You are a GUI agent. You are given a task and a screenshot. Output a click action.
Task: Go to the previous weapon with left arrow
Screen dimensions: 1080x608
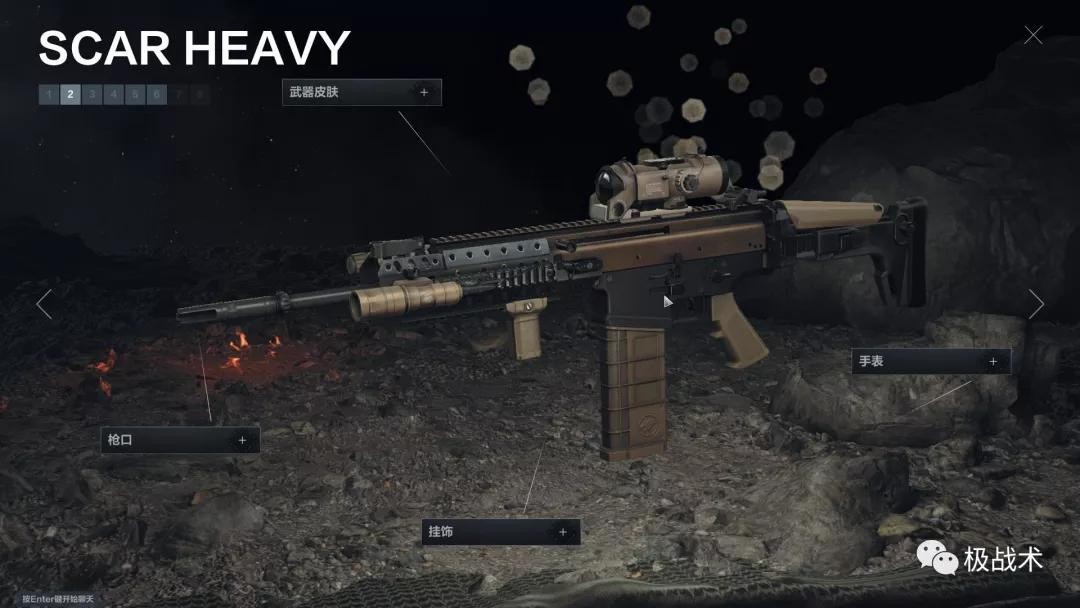click(44, 304)
